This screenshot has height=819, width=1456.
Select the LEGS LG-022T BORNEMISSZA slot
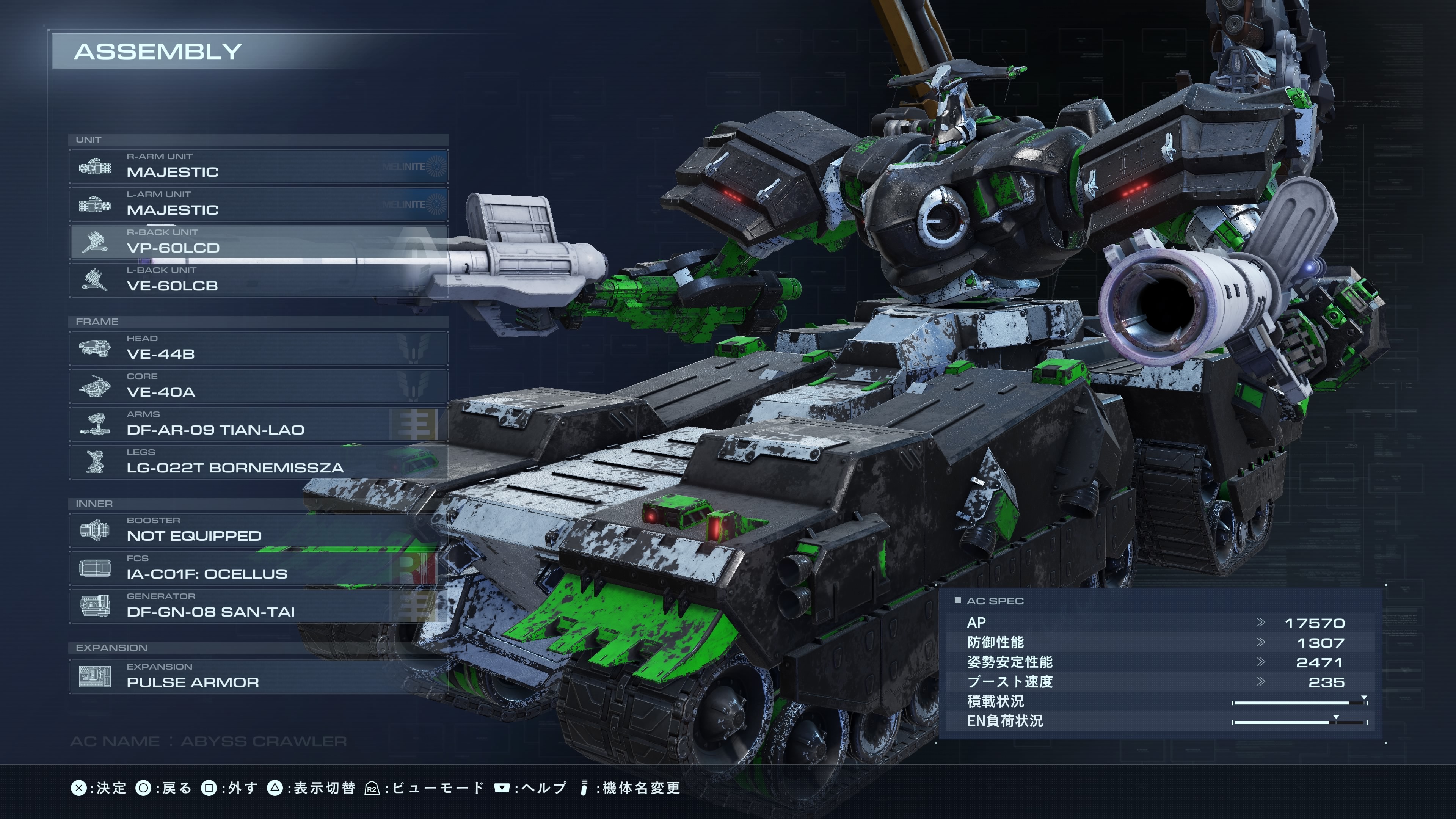click(258, 461)
